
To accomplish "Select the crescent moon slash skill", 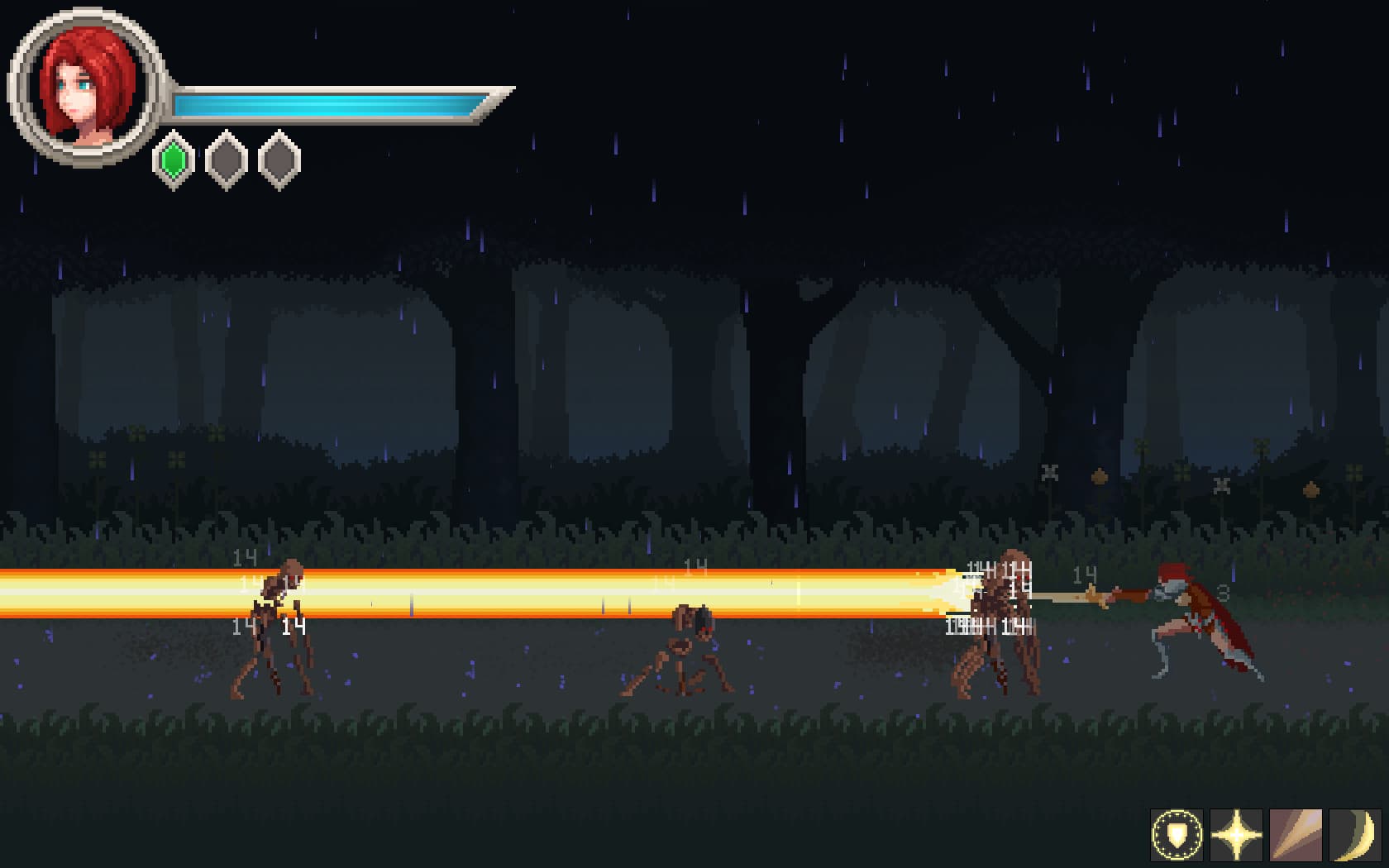I will [1355, 835].
